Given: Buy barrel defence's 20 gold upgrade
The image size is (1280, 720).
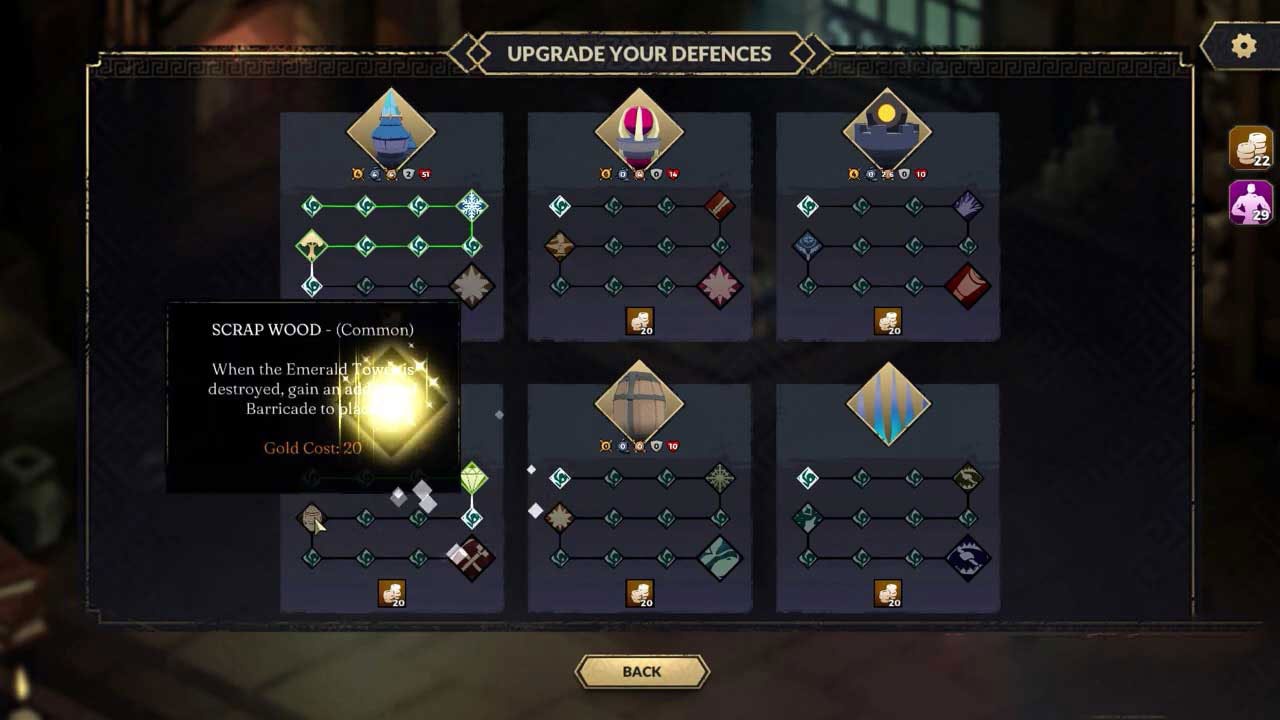Looking at the screenshot, I should click(640, 593).
